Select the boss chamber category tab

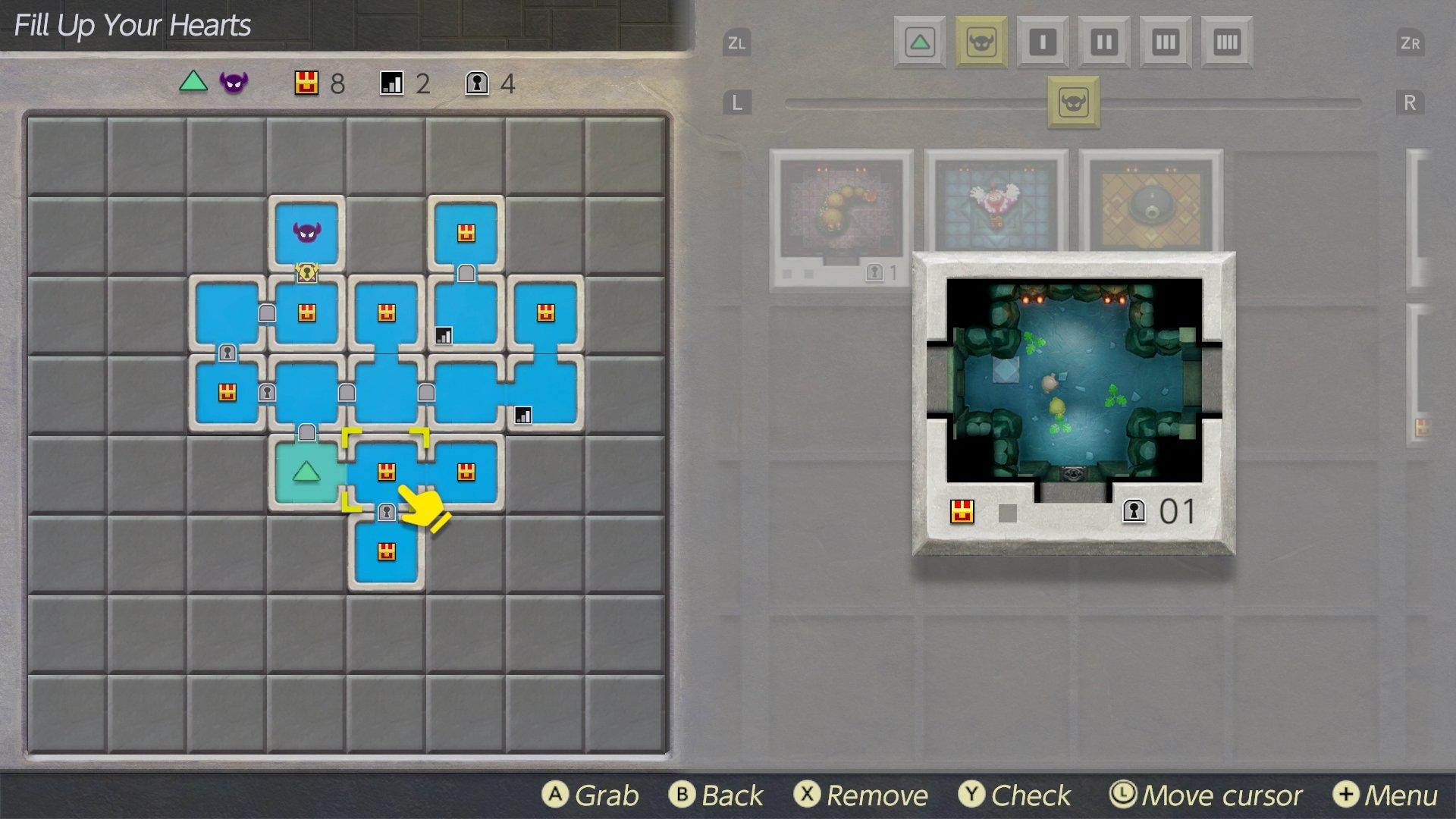click(x=981, y=42)
